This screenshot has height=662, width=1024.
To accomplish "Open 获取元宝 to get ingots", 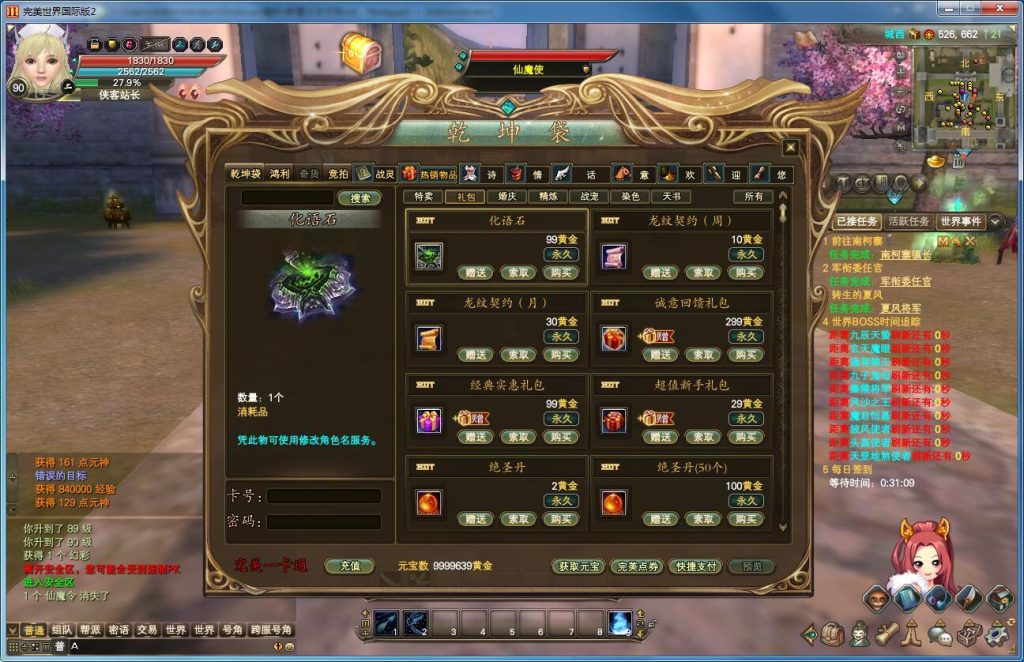I will tap(578, 566).
